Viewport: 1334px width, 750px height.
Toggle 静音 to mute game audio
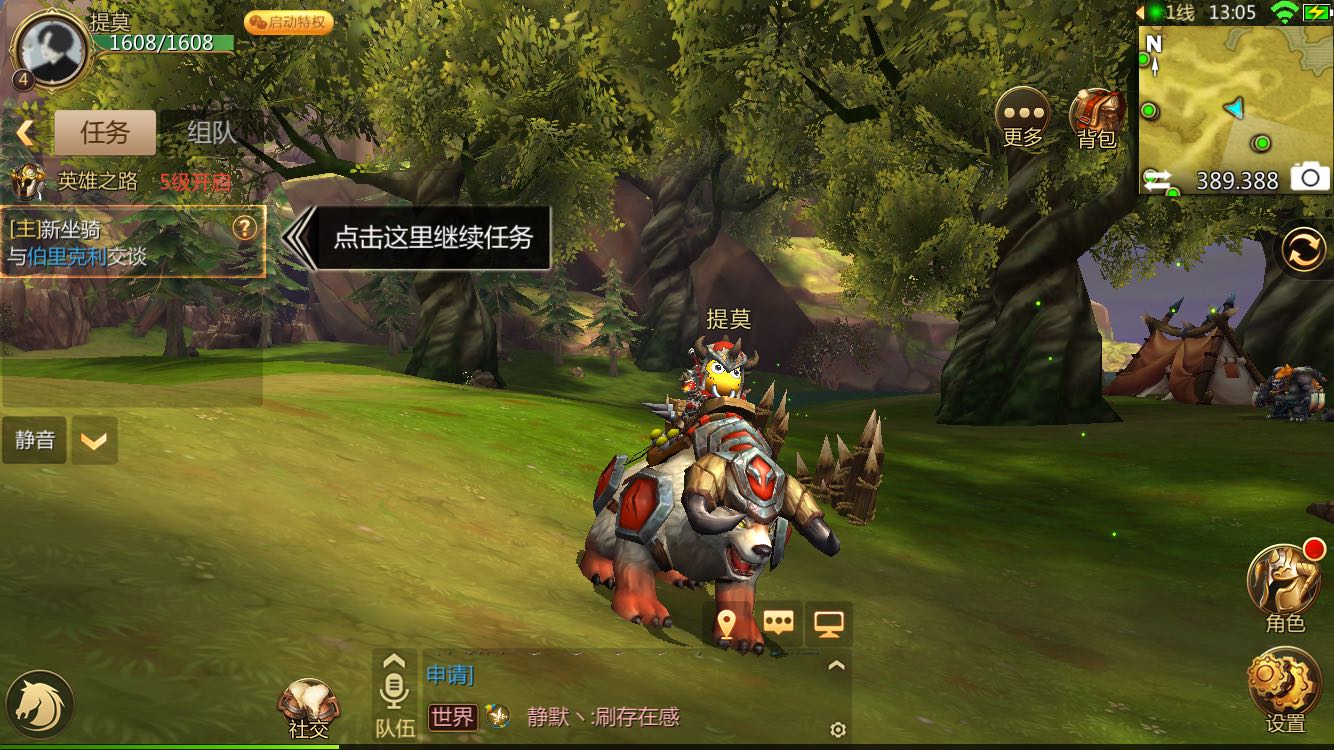(x=34, y=440)
